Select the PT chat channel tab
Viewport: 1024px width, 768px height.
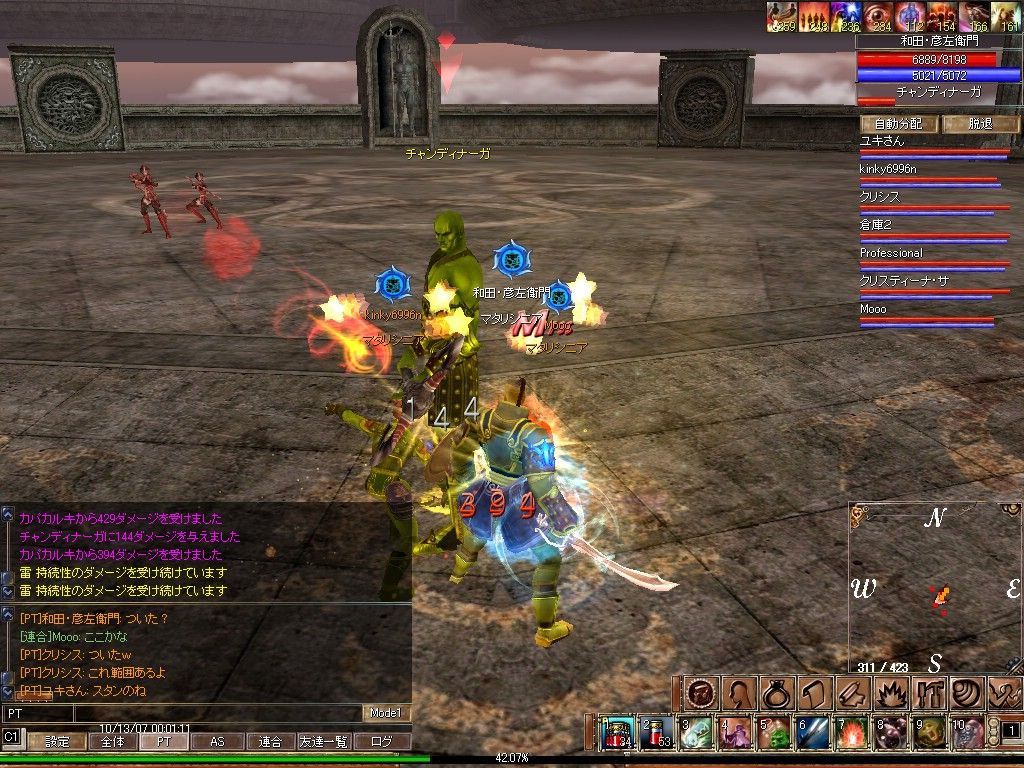pyautogui.click(x=163, y=742)
